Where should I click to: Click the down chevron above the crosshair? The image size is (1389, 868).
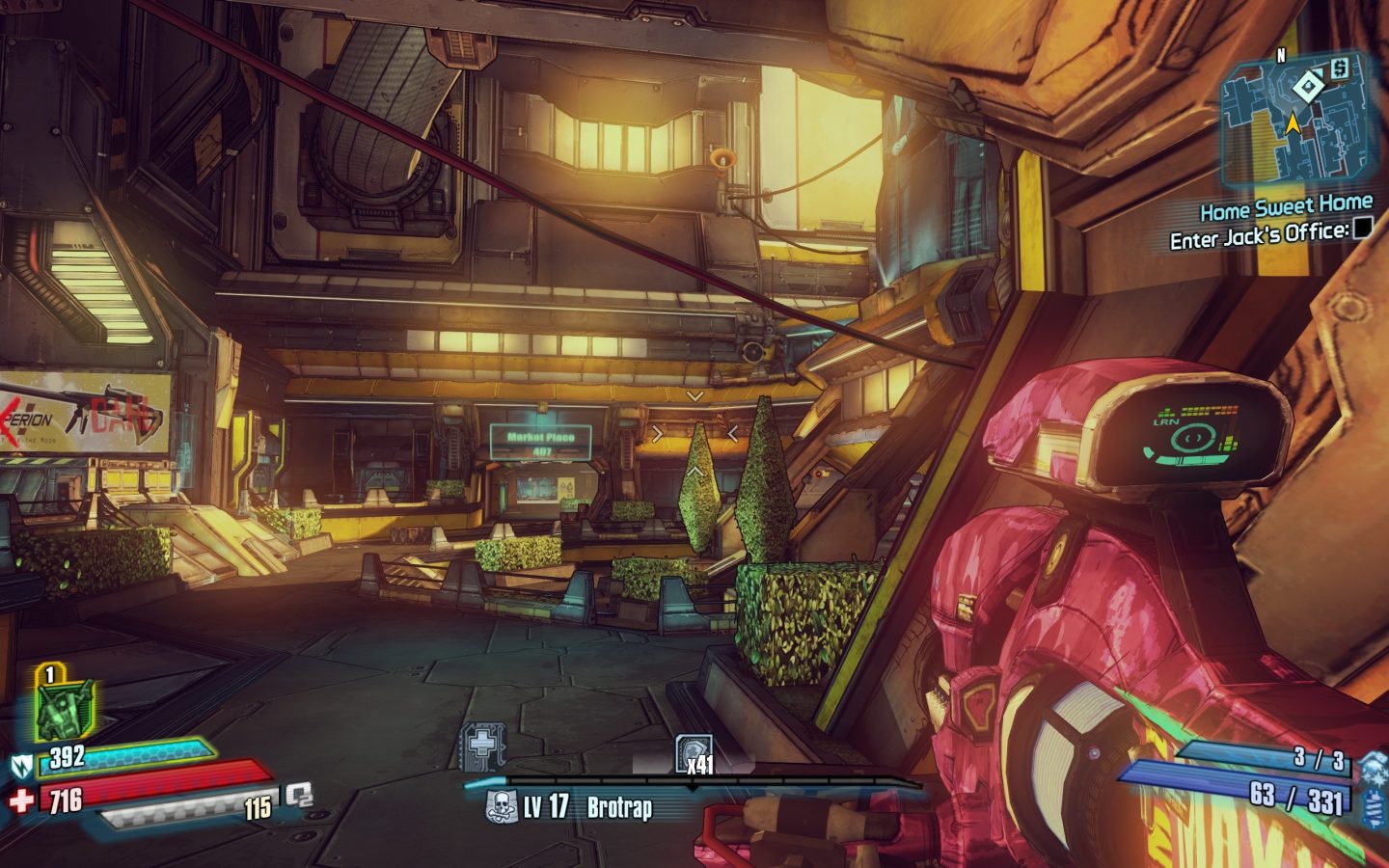(x=694, y=395)
